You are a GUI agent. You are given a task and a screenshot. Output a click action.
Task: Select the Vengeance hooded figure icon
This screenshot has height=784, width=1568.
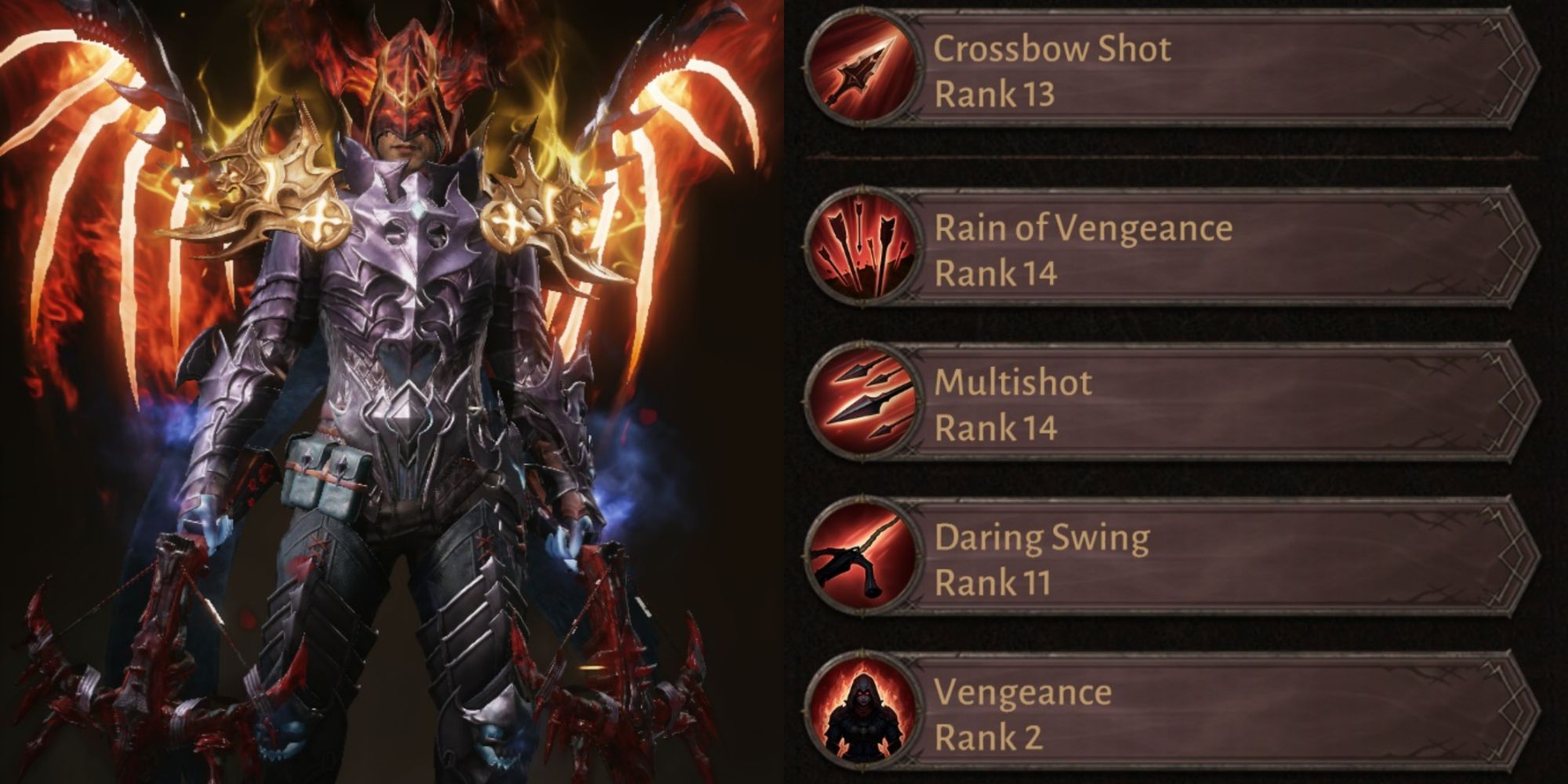[862, 713]
